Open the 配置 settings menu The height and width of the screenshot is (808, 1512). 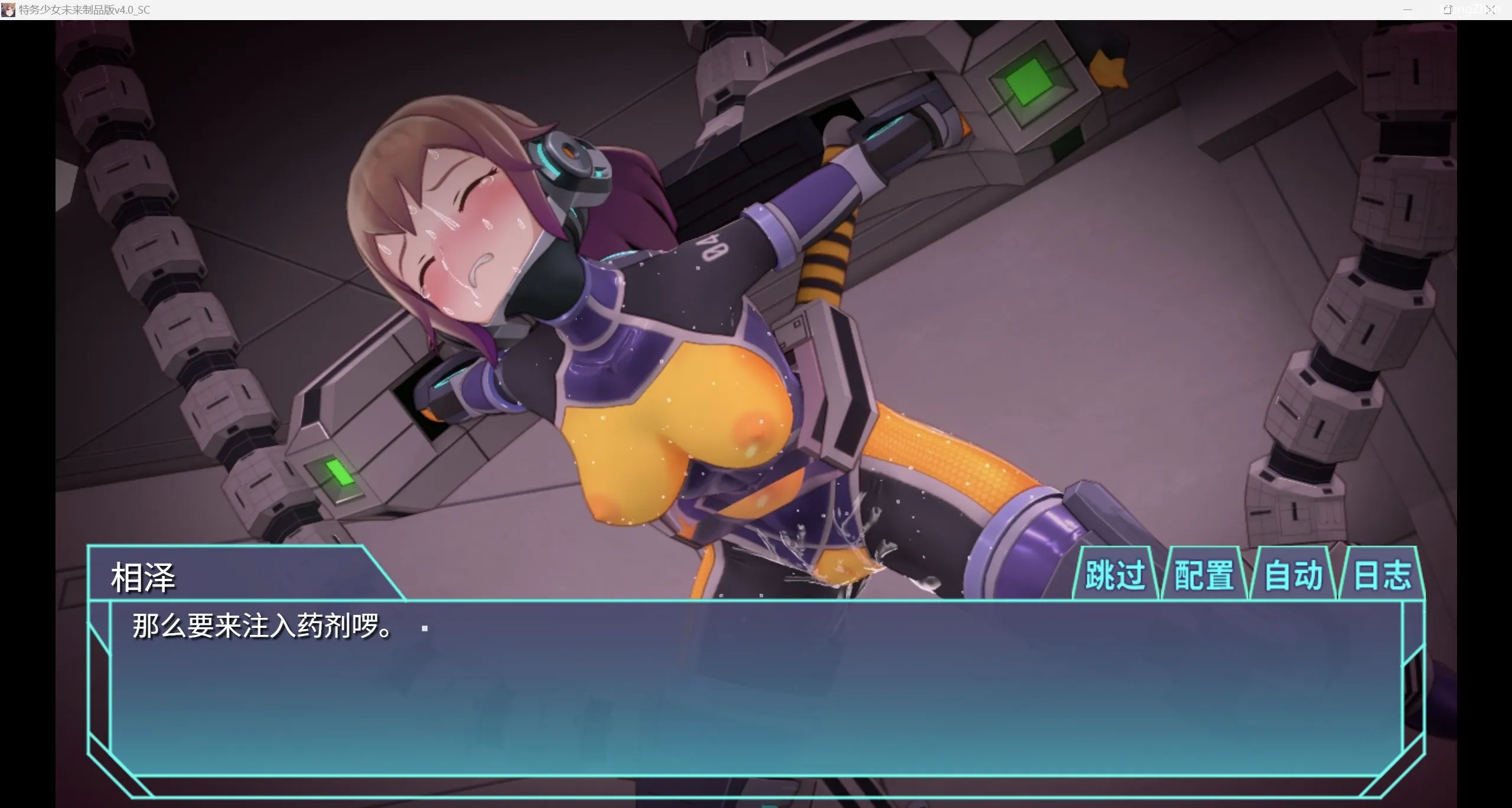(1204, 575)
